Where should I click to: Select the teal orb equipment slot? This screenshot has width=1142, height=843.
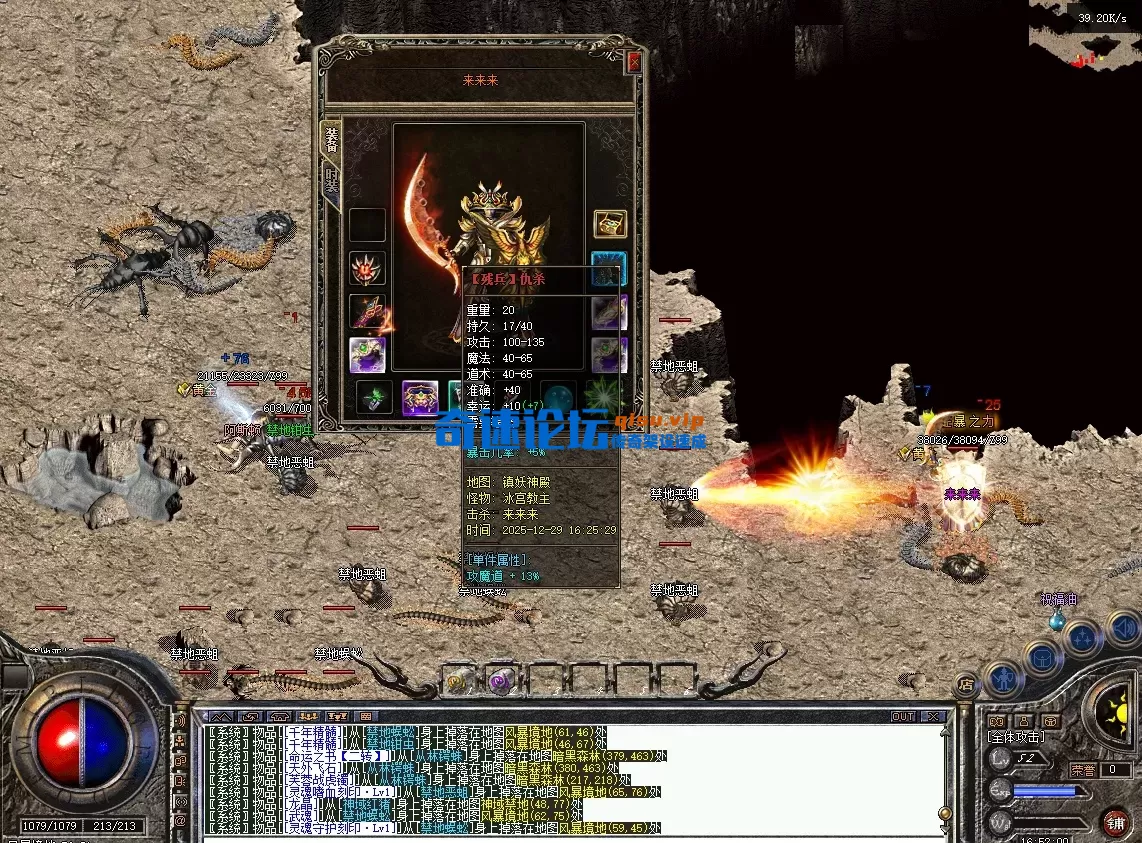pos(558,397)
